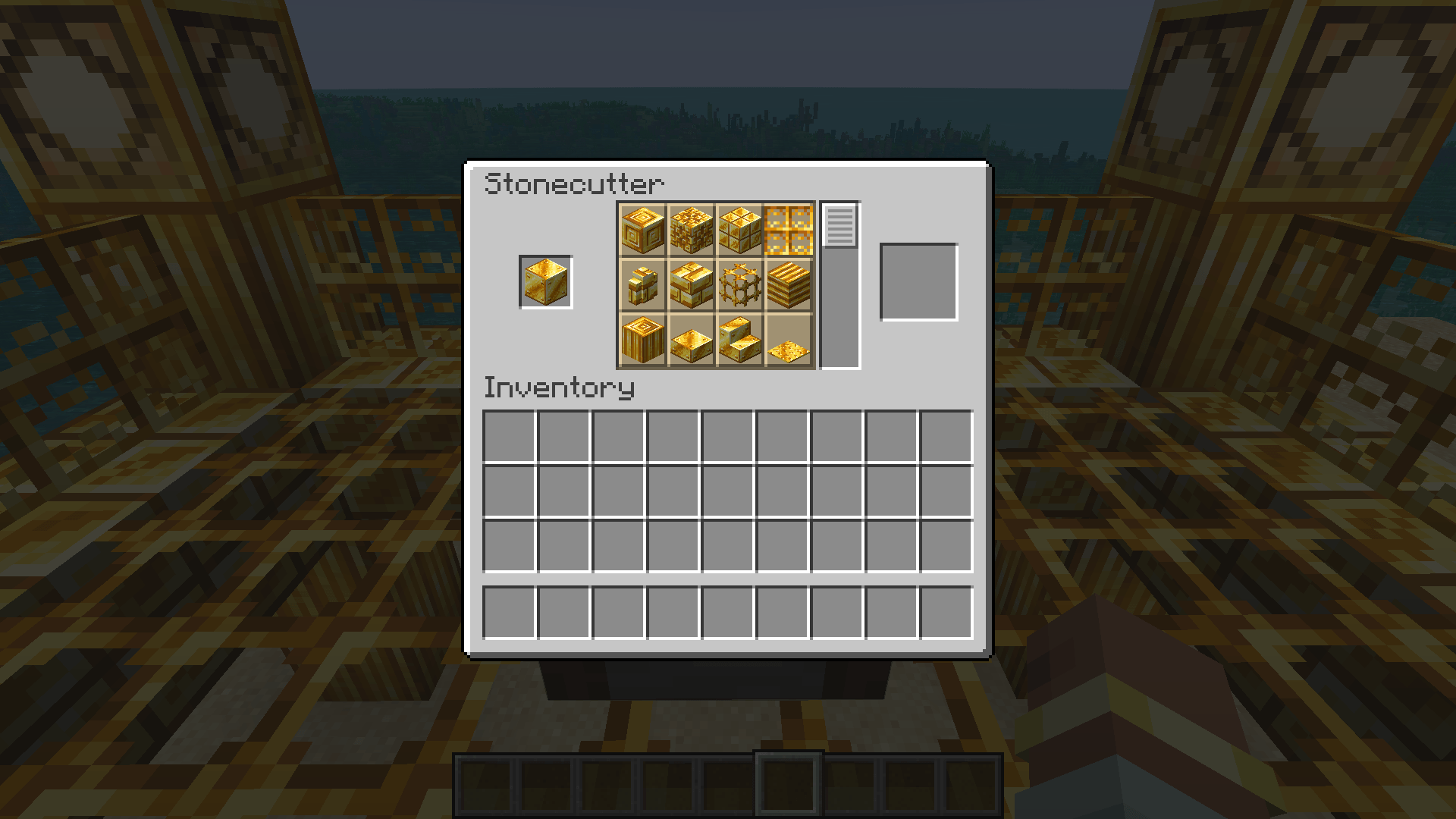Select the gold brick block recipe
The width and height of the screenshot is (1456, 819).
691,284
